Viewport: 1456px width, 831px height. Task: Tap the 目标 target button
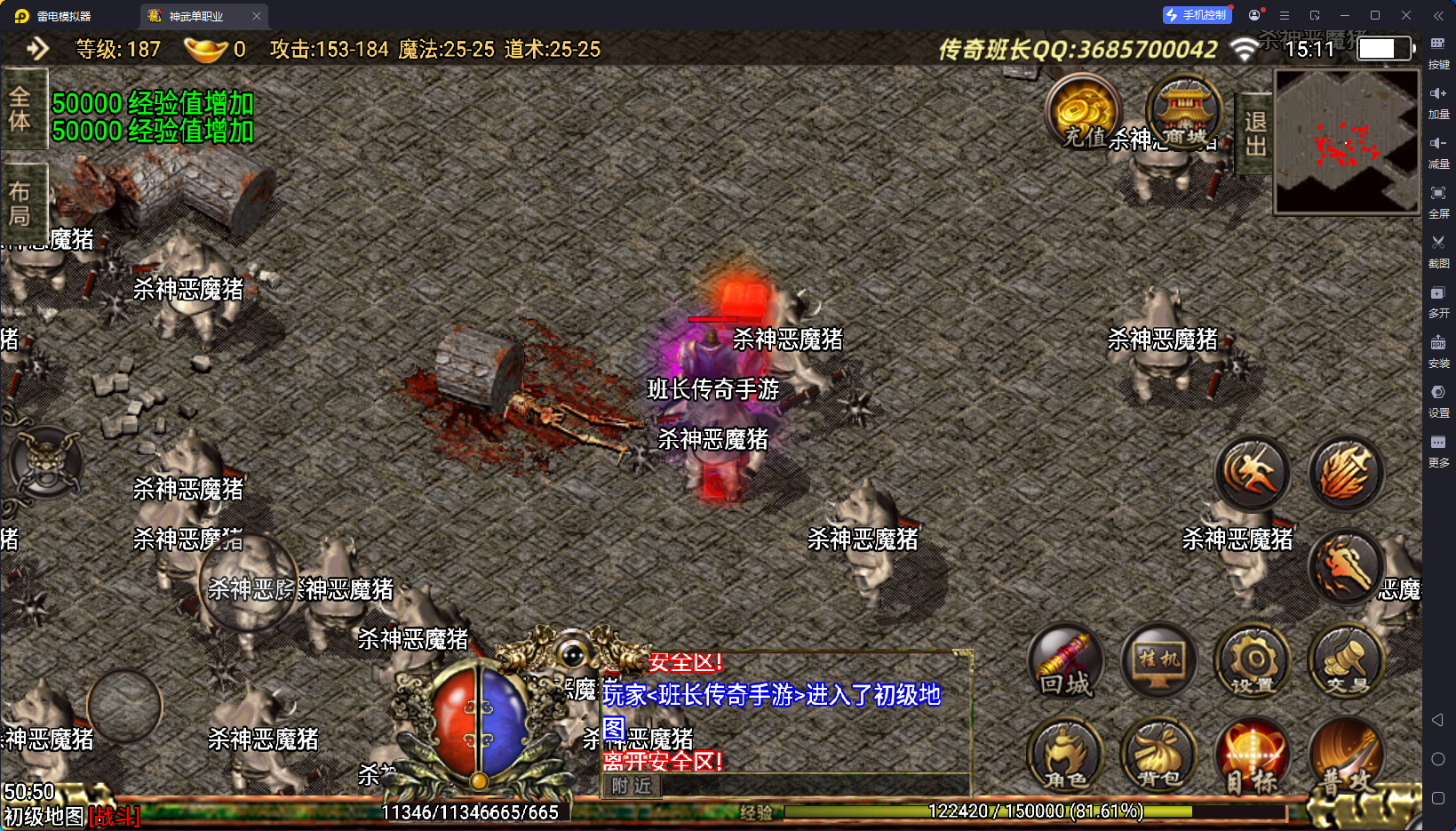tap(1253, 756)
